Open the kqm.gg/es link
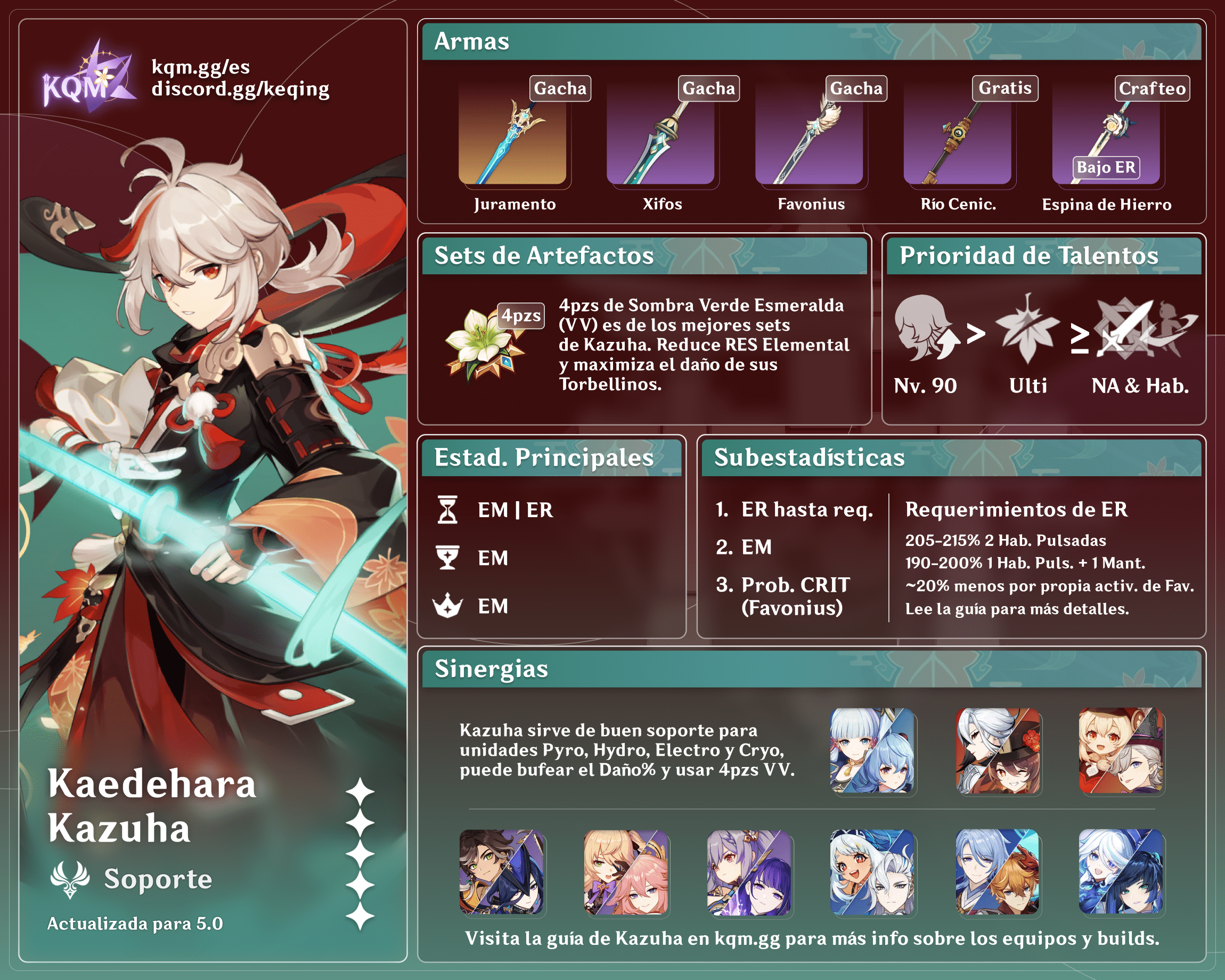This screenshot has width=1225, height=980. (201, 67)
